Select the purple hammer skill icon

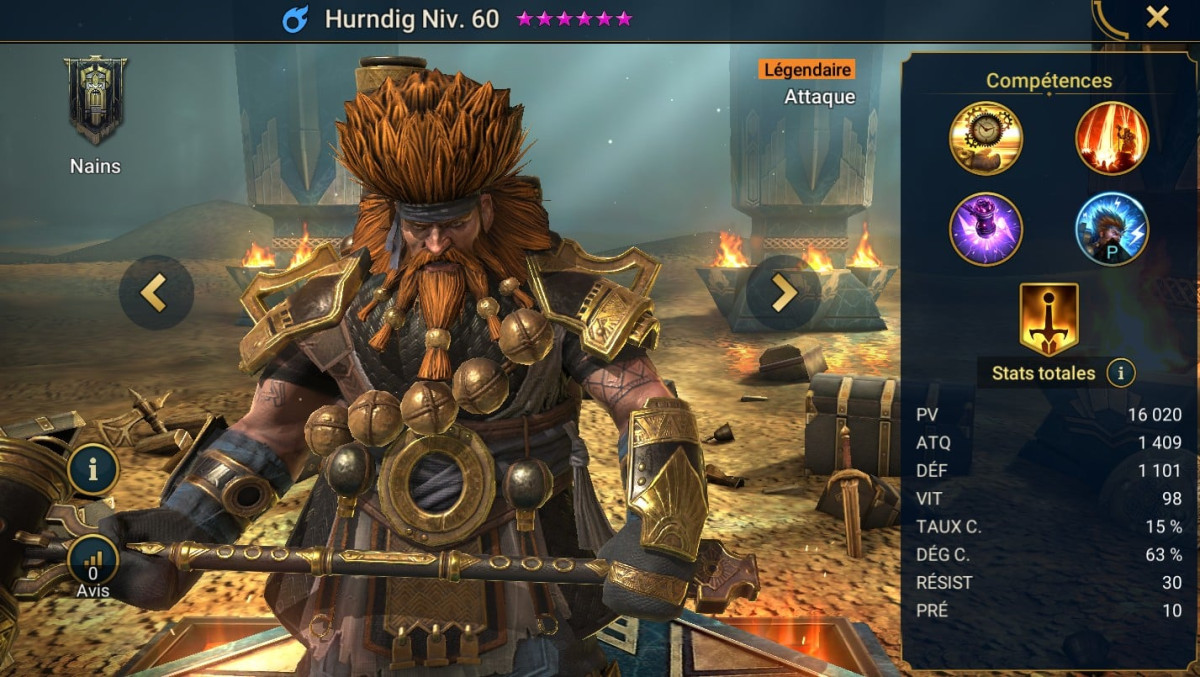pyautogui.click(x=985, y=229)
